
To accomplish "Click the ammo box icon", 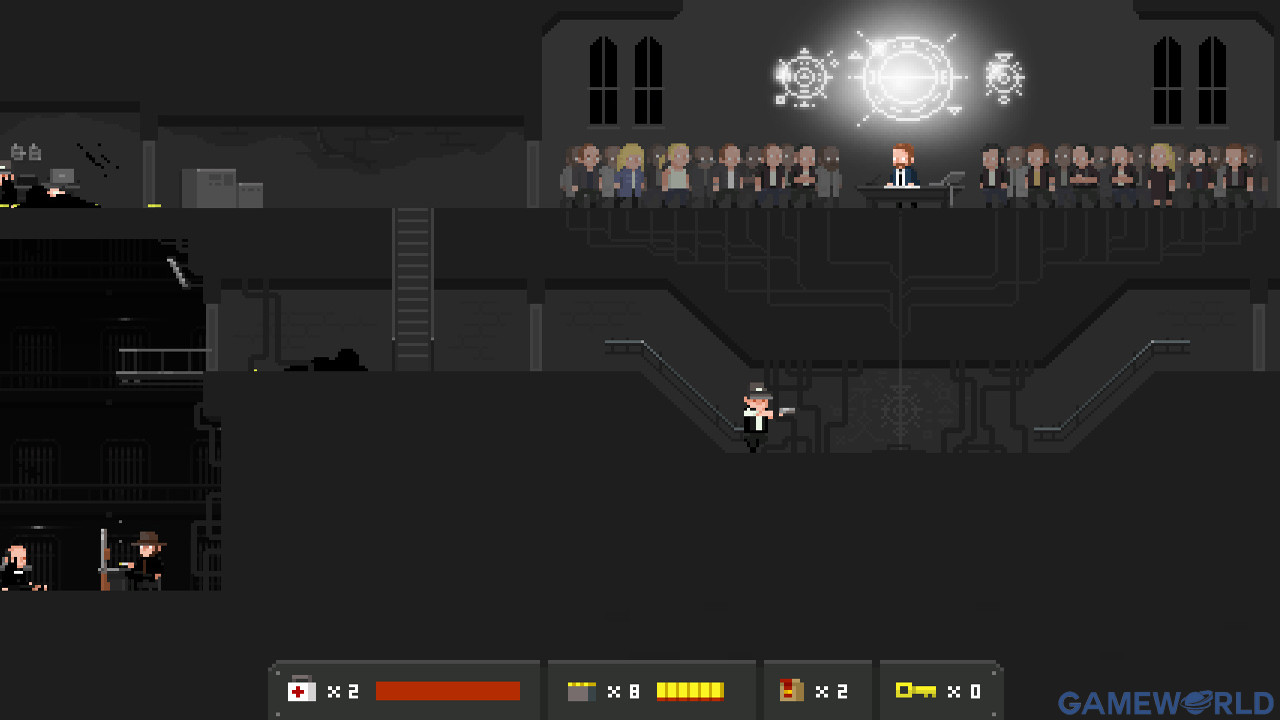I will [x=581, y=691].
